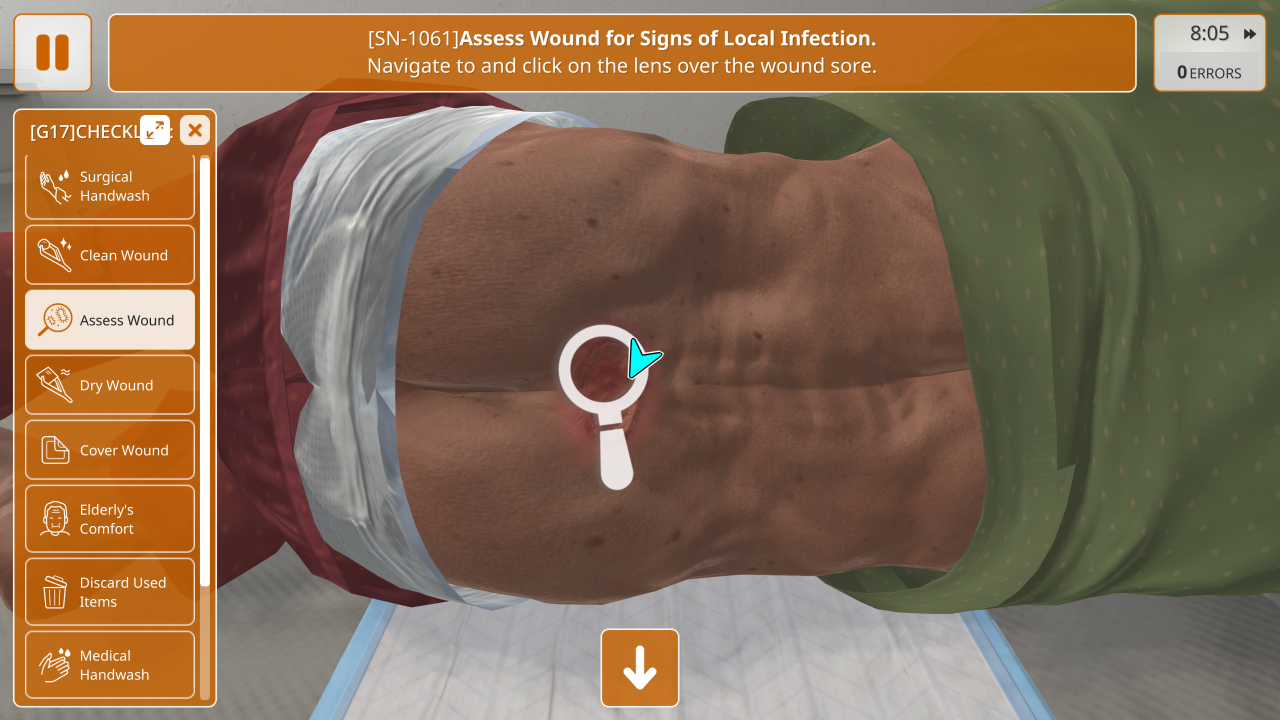Click the down arrow button

click(x=640, y=668)
